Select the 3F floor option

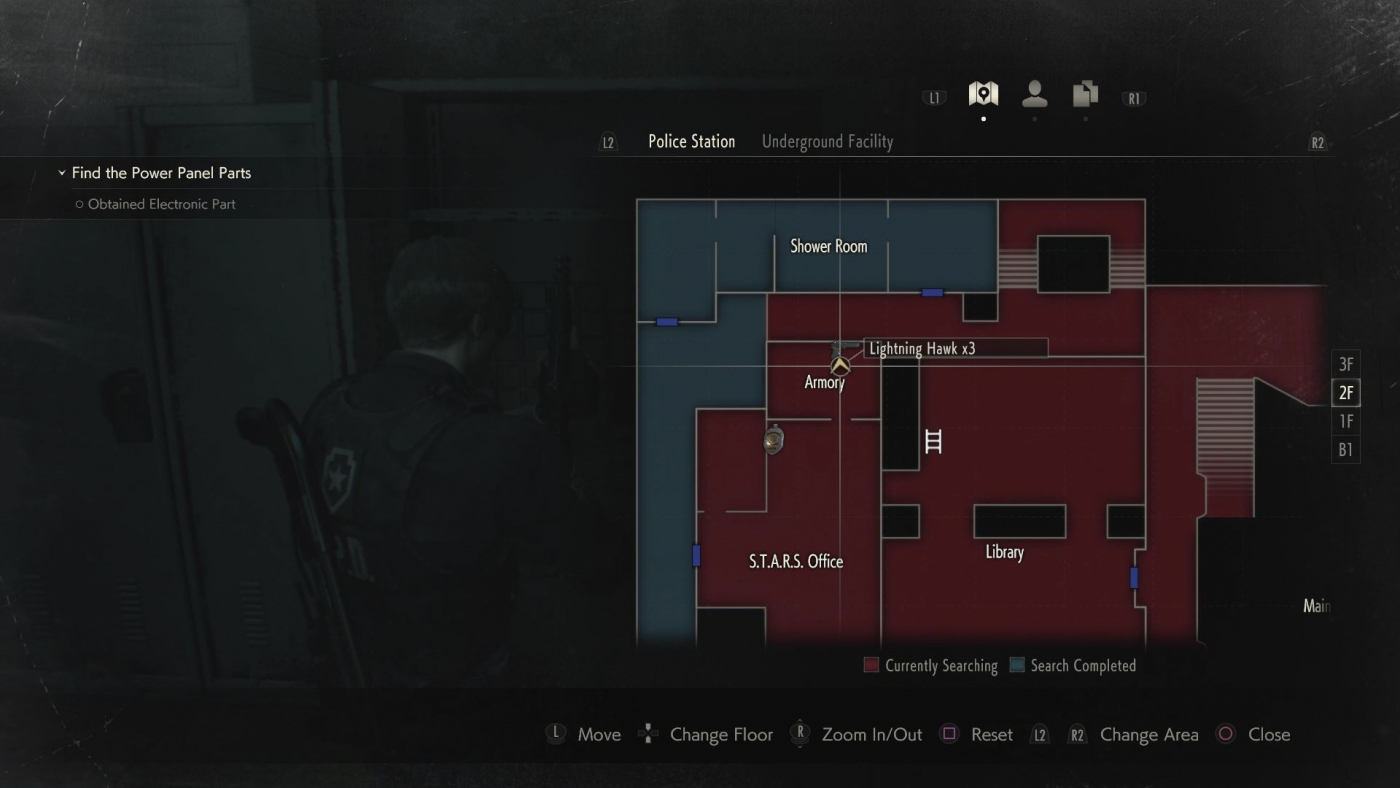[x=1345, y=364]
